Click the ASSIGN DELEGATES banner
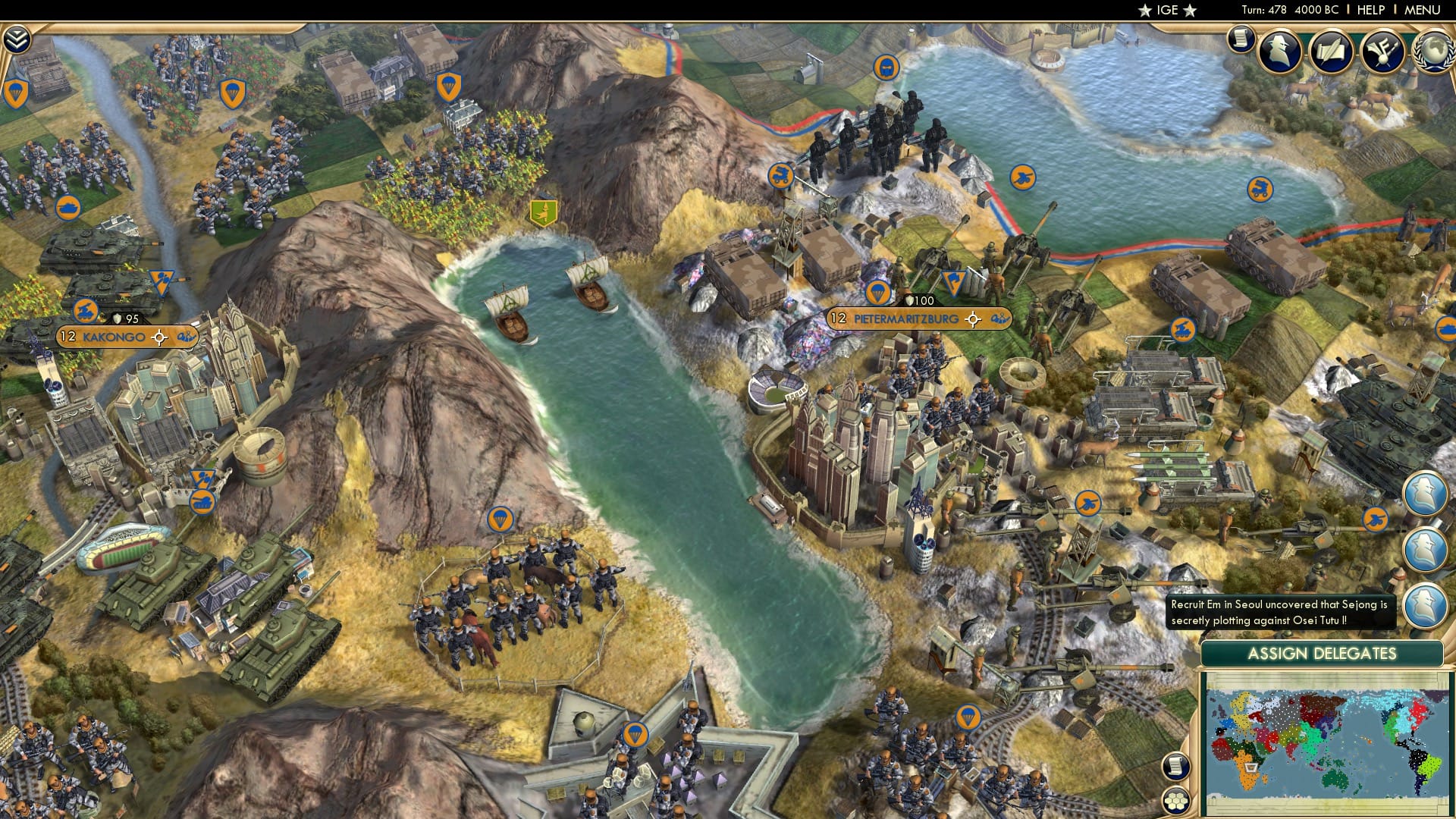 1323,653
